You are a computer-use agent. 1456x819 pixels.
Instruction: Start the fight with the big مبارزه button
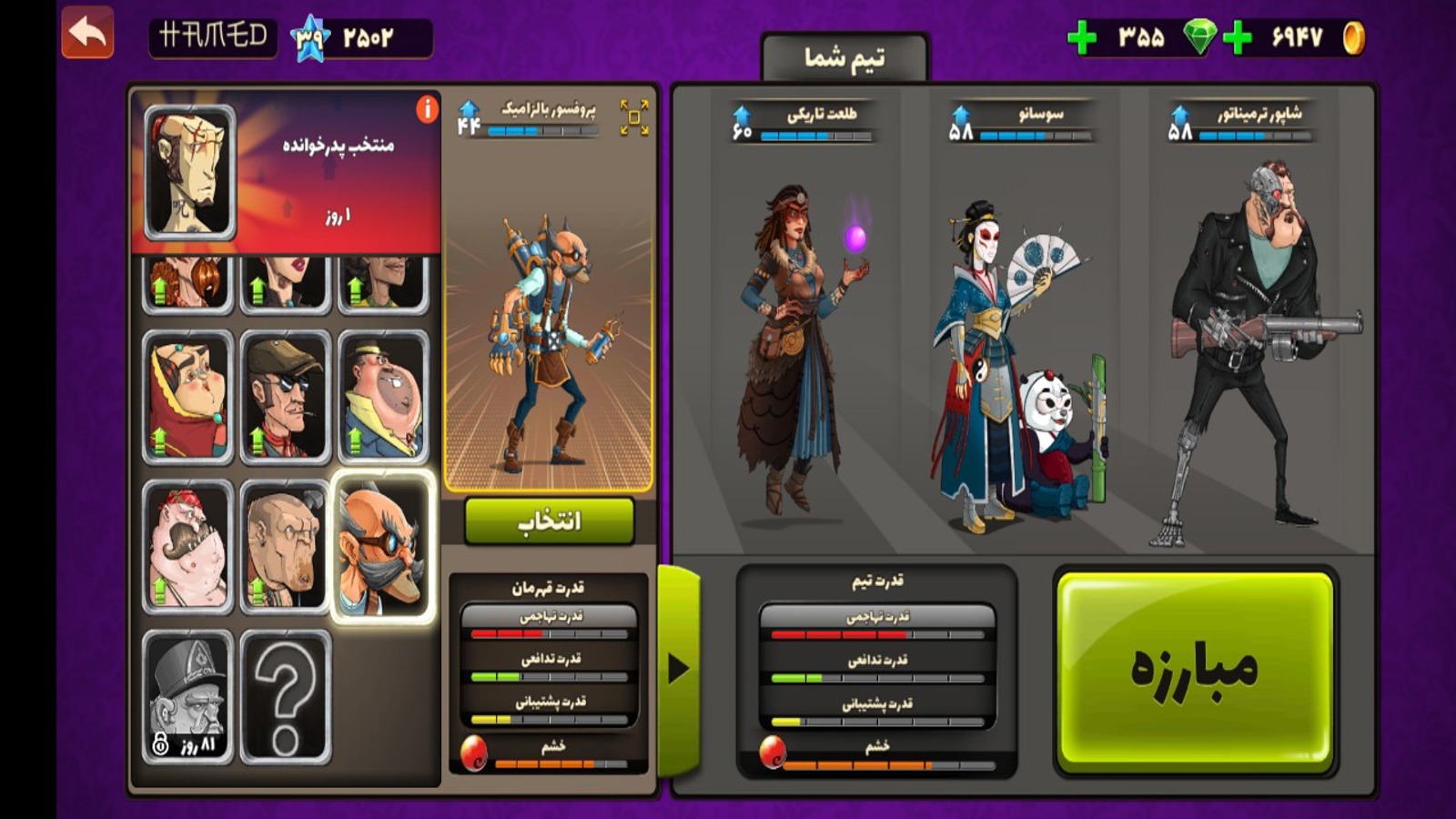(x=1195, y=670)
